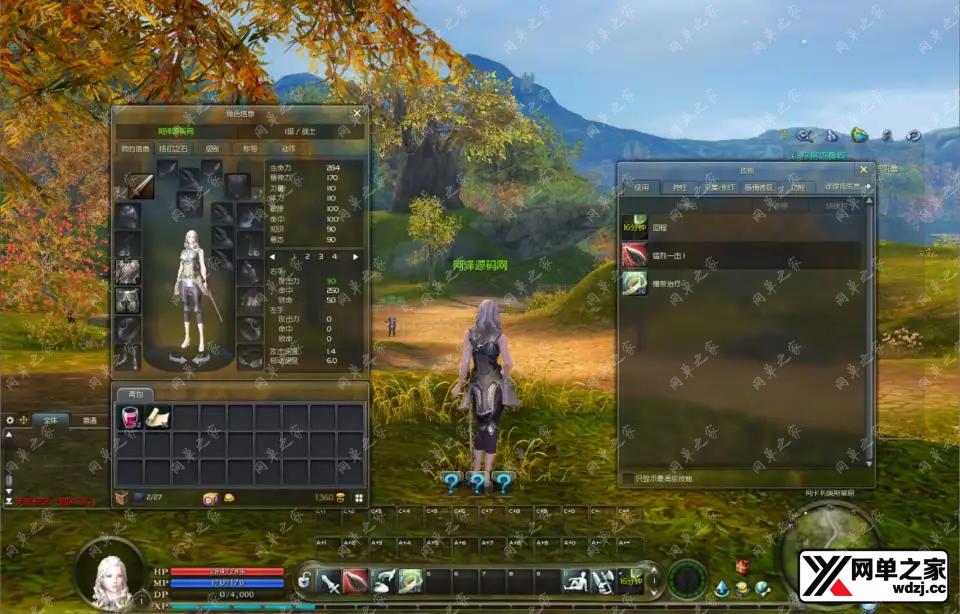This screenshot has width=960, height=614.
Task: Activate the red slash skill on hotbar
Action: [x=357, y=580]
